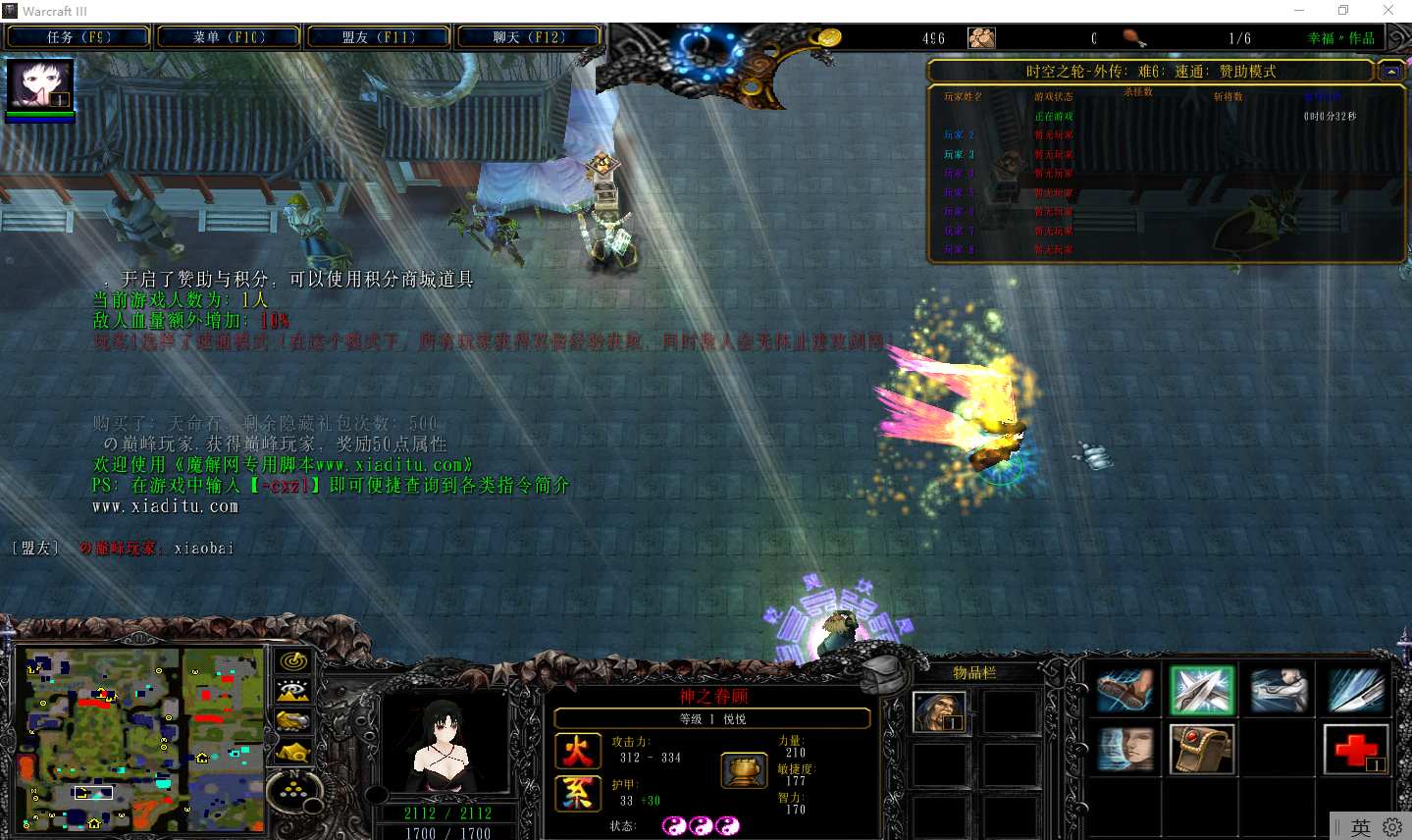The image size is (1412, 840).
Task: Open the 盟友 (F11) allies menu
Action: [379, 37]
